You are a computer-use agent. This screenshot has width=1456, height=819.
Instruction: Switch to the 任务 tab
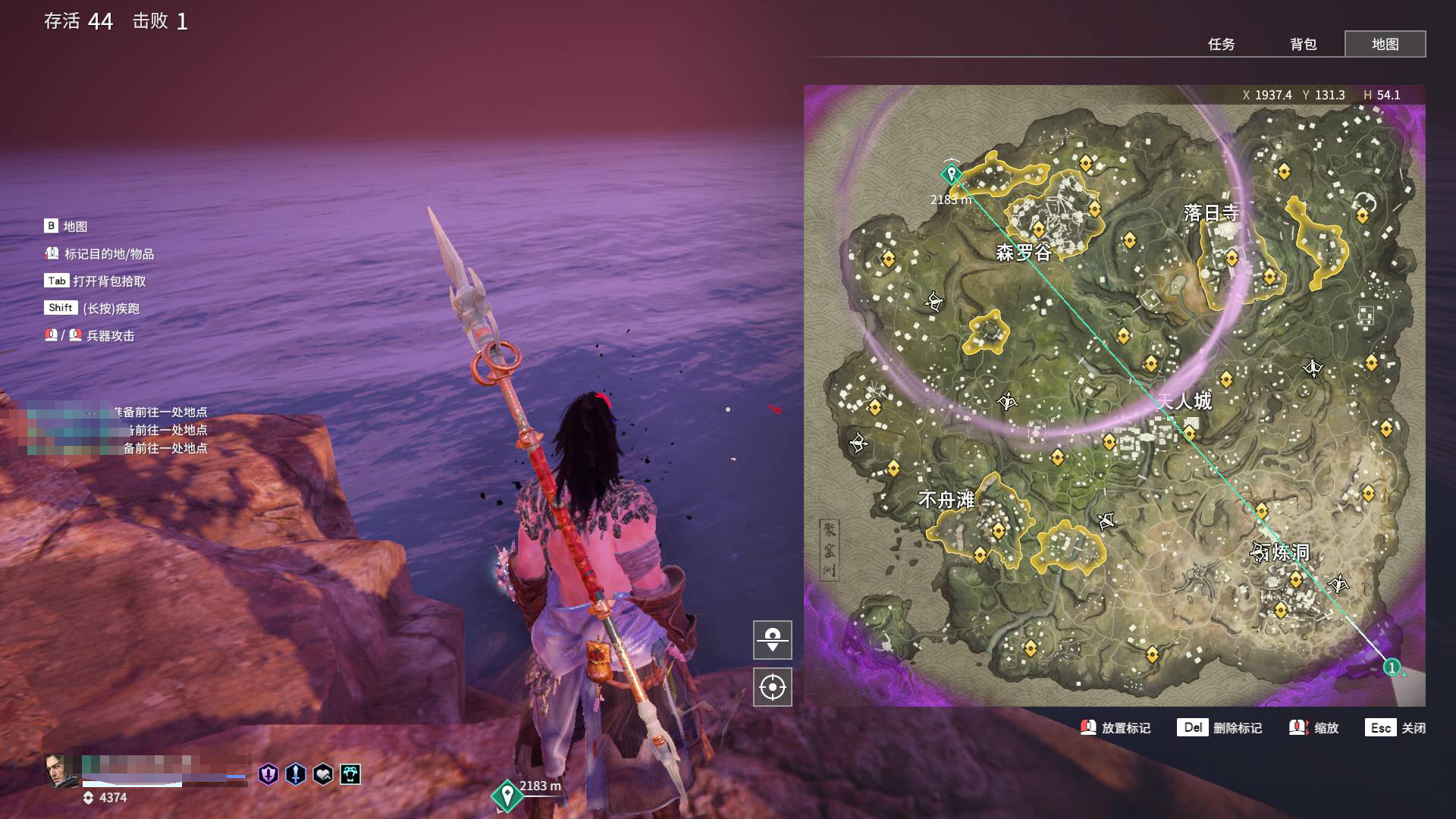tap(1221, 44)
